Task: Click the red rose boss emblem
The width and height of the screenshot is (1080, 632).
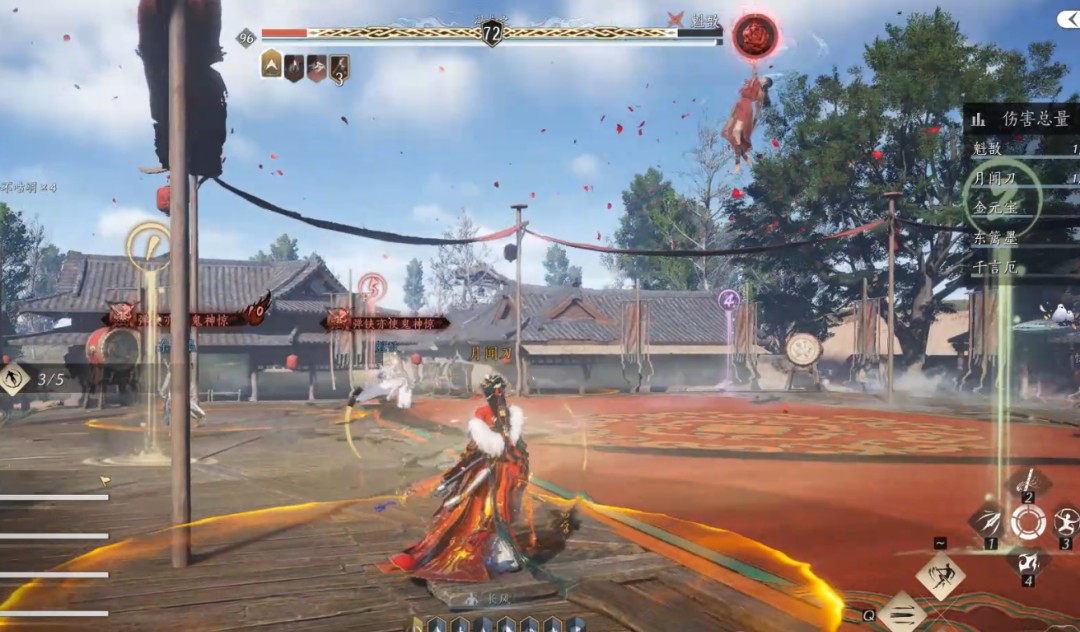Action: click(755, 36)
